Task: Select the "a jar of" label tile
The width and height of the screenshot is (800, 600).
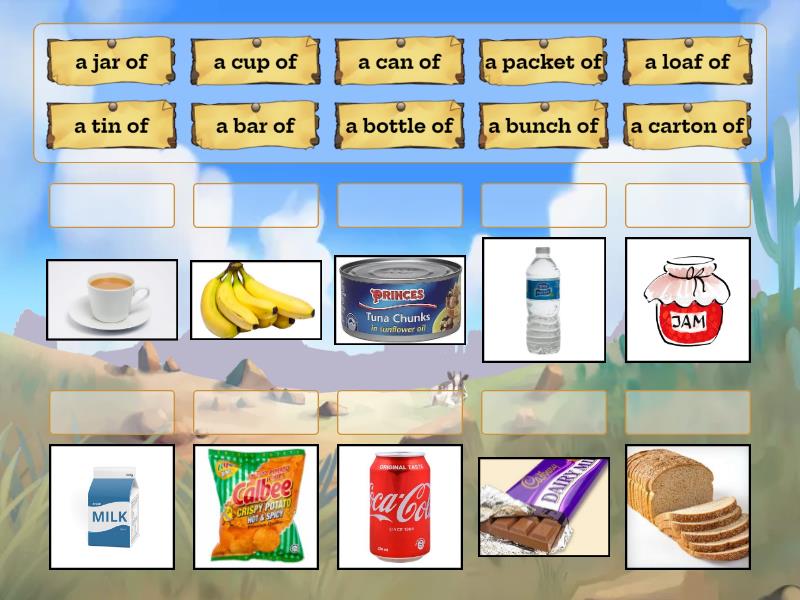Action: [x=111, y=62]
